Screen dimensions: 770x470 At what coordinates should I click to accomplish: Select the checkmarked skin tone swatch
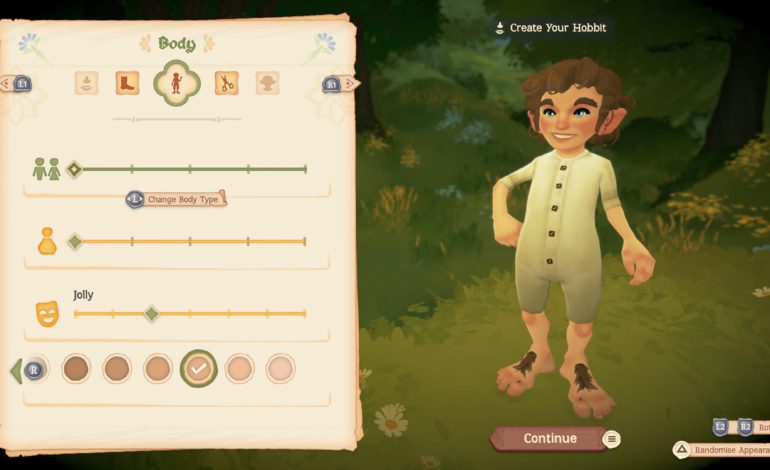pos(198,369)
